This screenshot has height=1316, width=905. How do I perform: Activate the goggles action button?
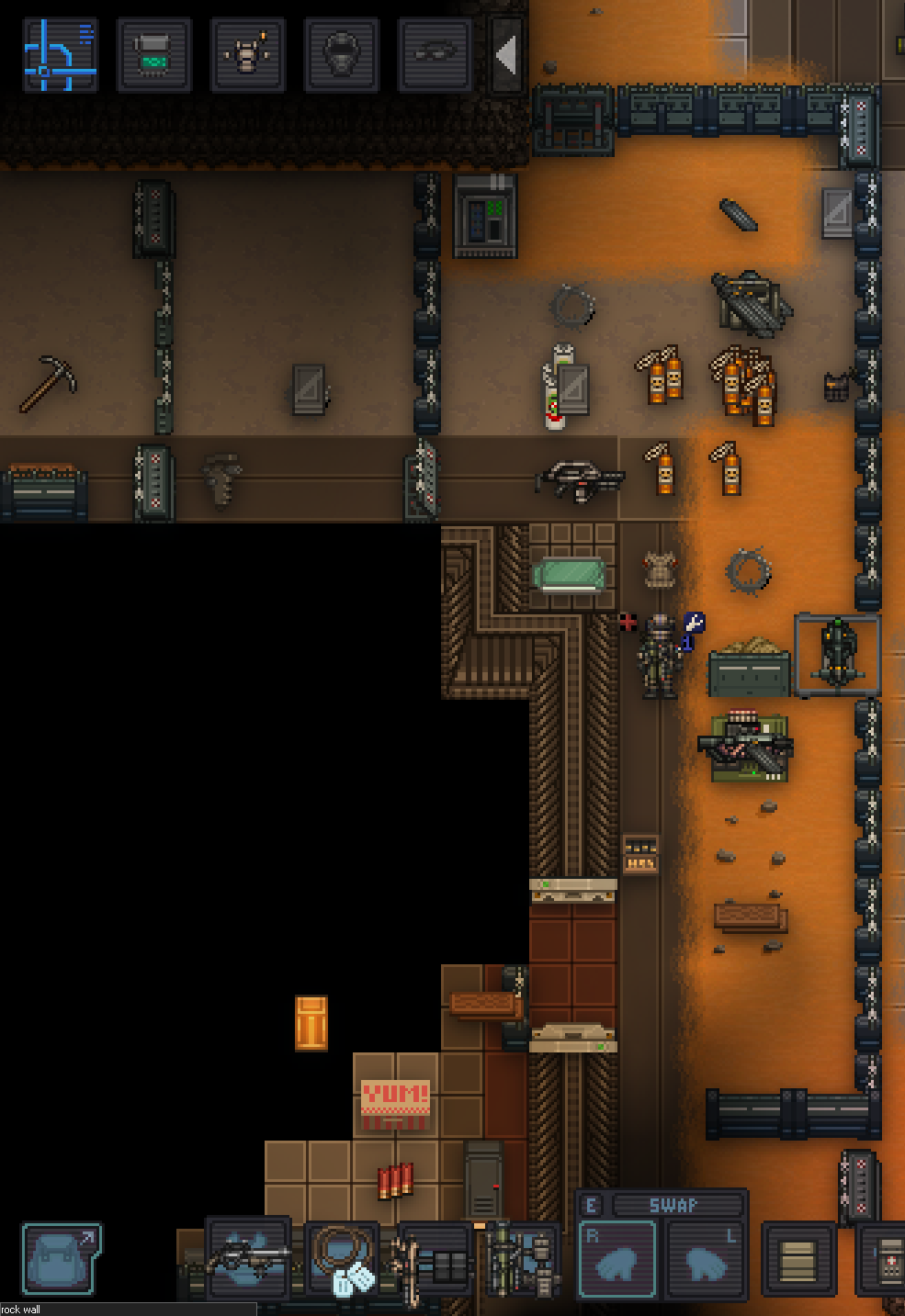click(x=435, y=55)
